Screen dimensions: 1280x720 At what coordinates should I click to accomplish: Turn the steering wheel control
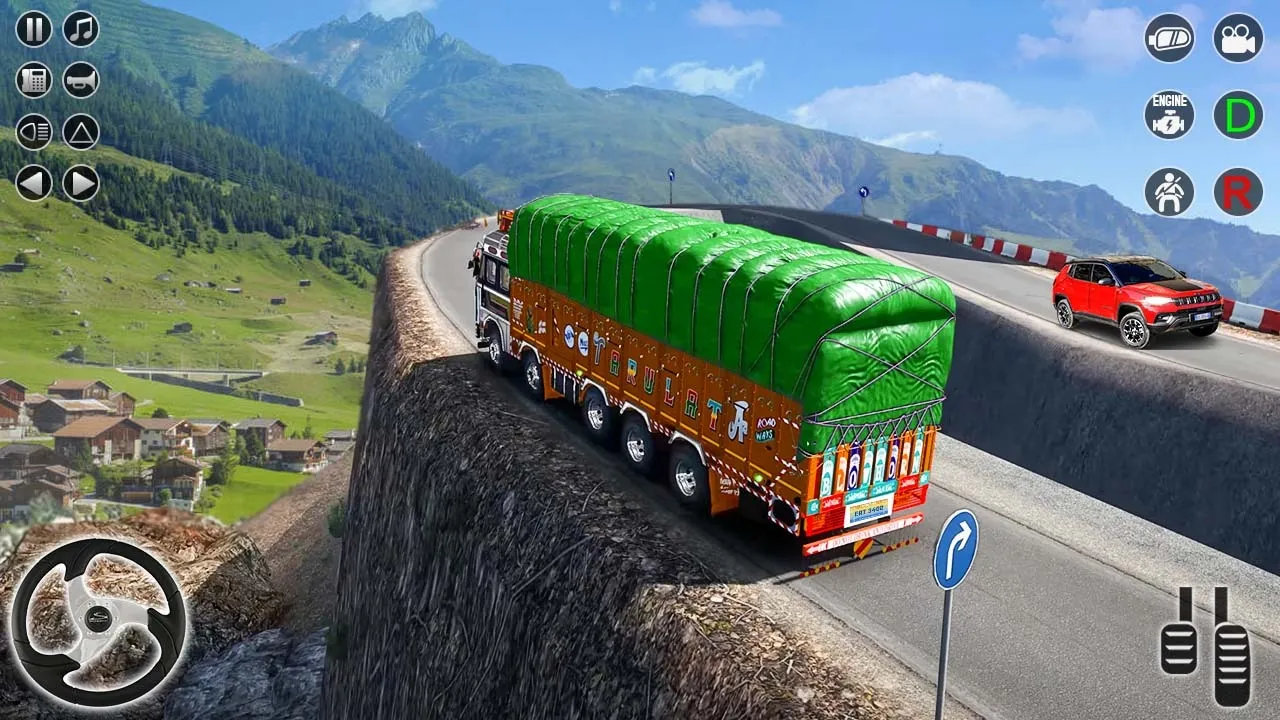pos(97,617)
